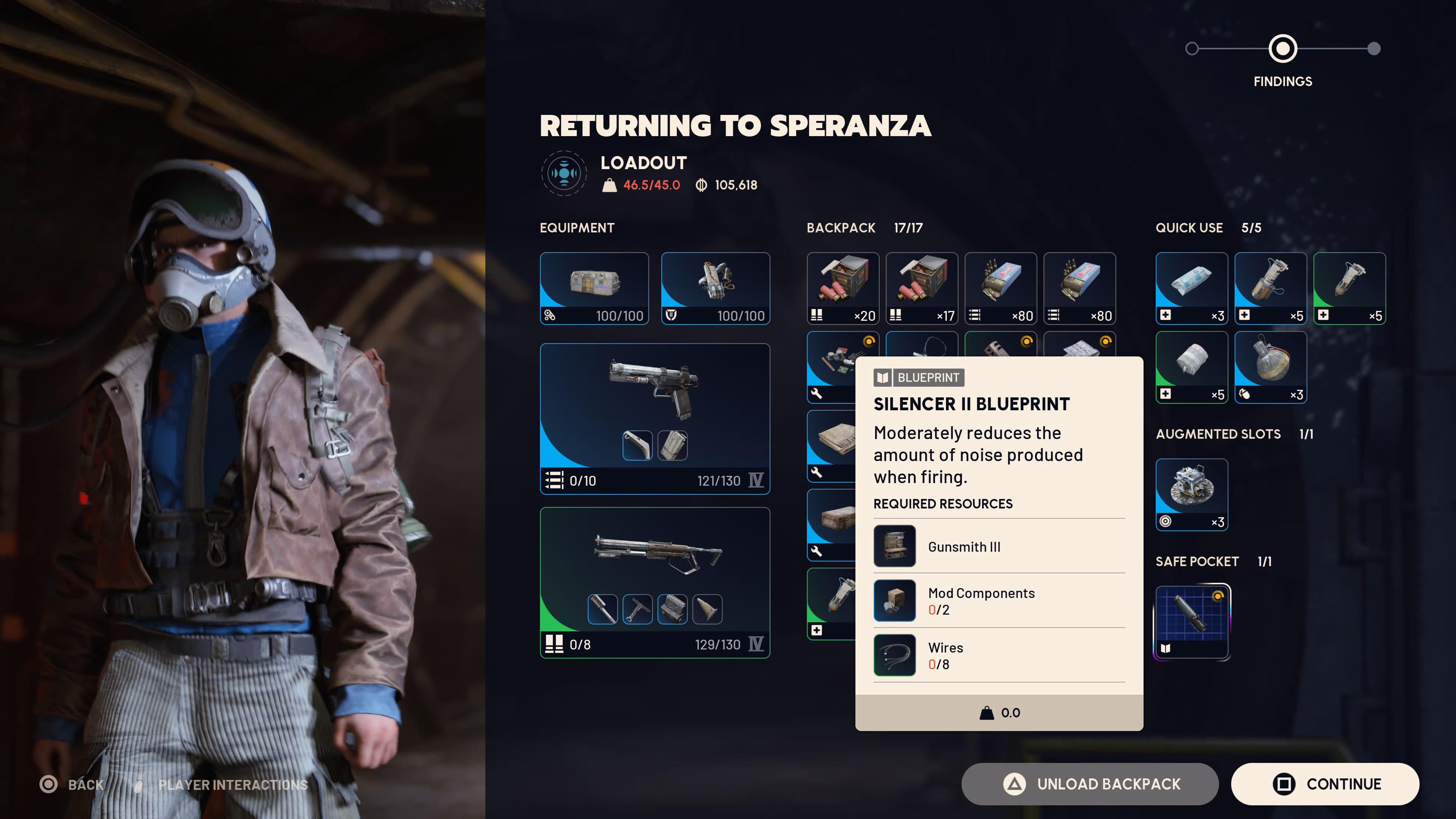Select the rifle's muzzle attachment

click(602, 609)
